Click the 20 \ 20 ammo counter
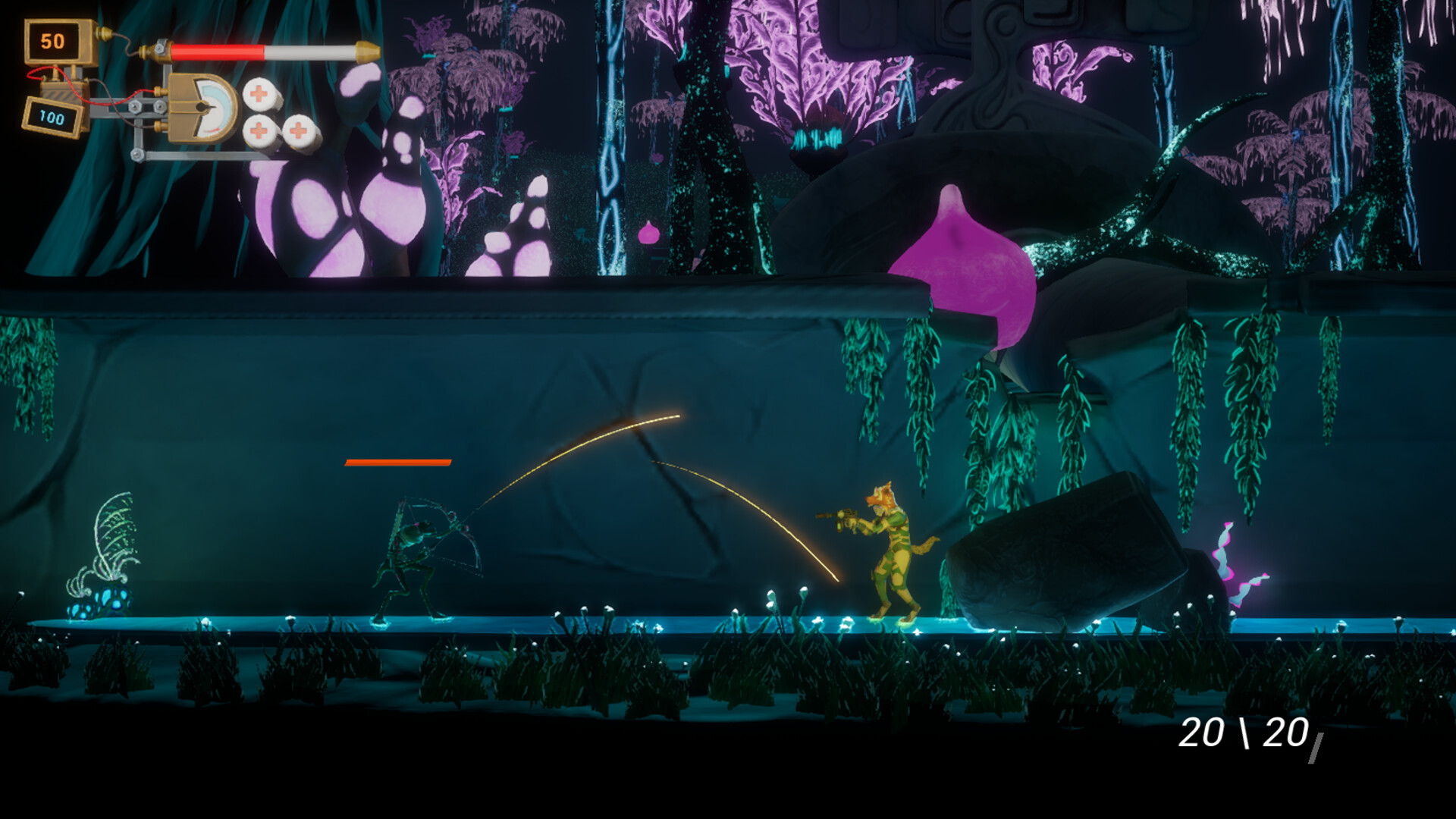This screenshot has width=1456, height=819. tap(1244, 732)
